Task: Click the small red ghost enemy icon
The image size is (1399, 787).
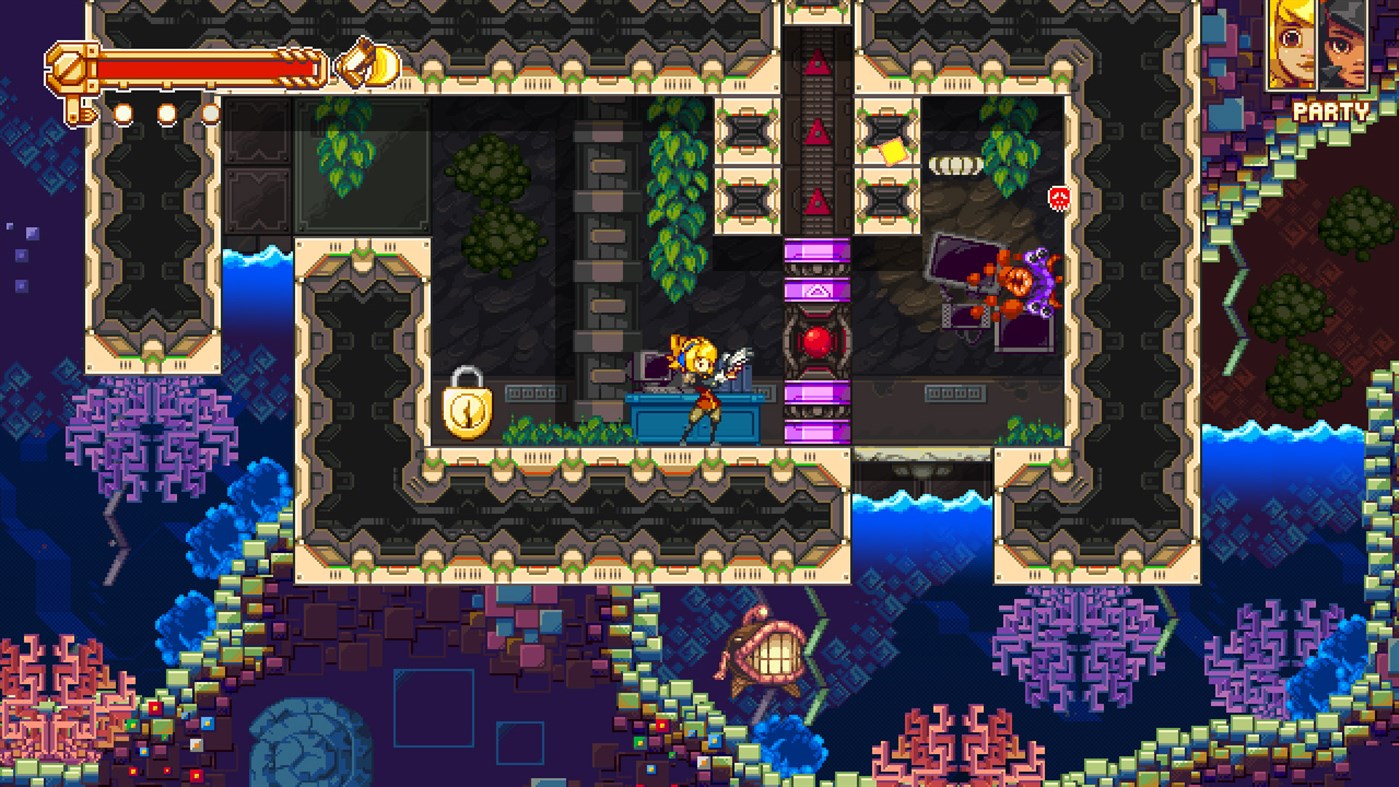Action: 1058,200
